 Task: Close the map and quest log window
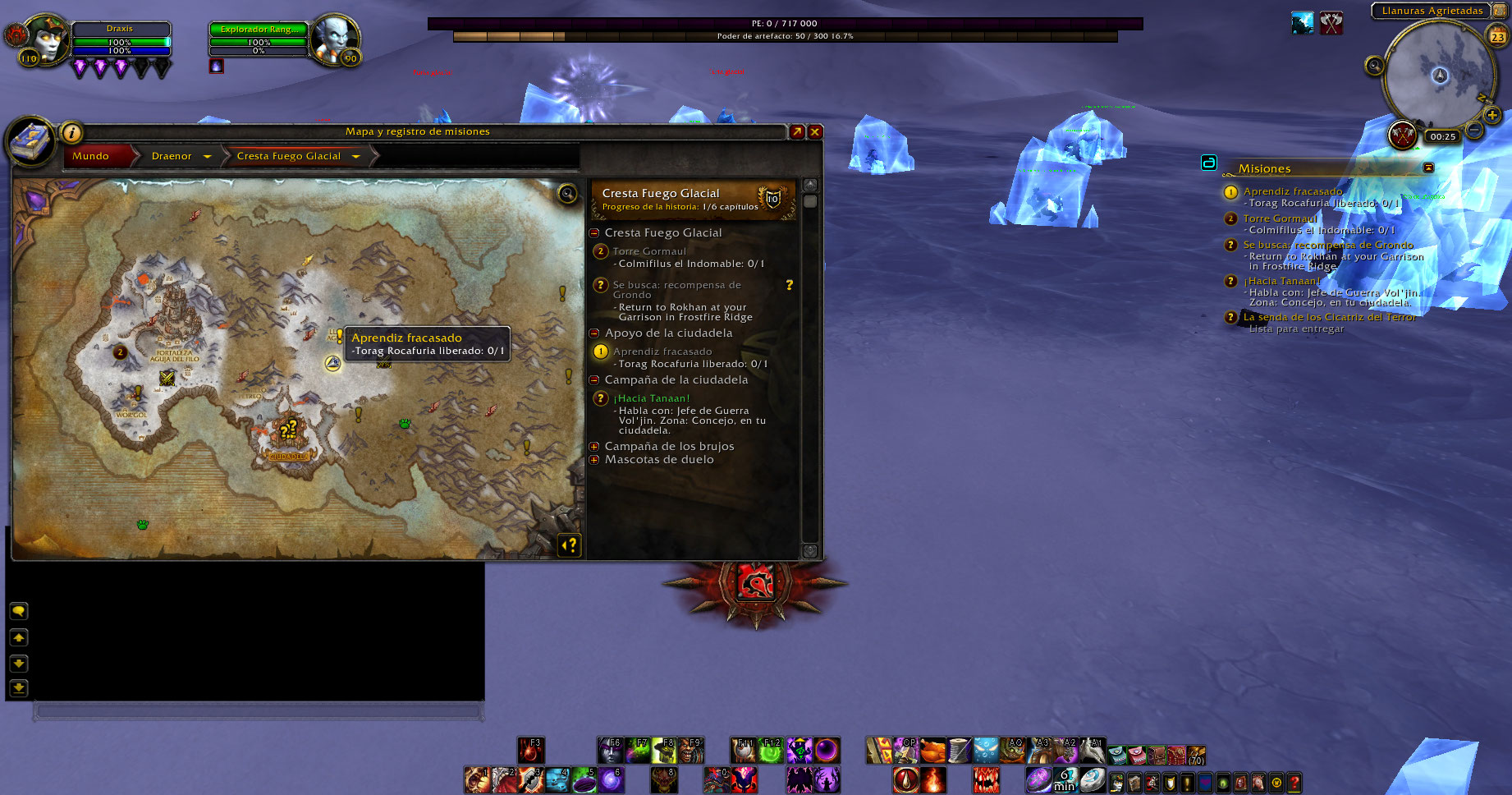[815, 131]
